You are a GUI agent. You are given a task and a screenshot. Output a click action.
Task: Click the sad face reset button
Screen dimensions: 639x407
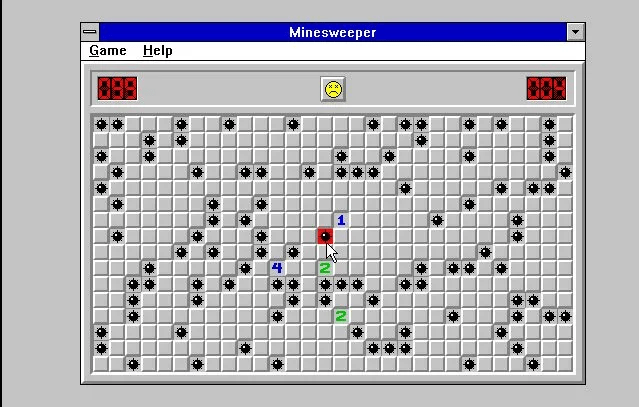333,89
